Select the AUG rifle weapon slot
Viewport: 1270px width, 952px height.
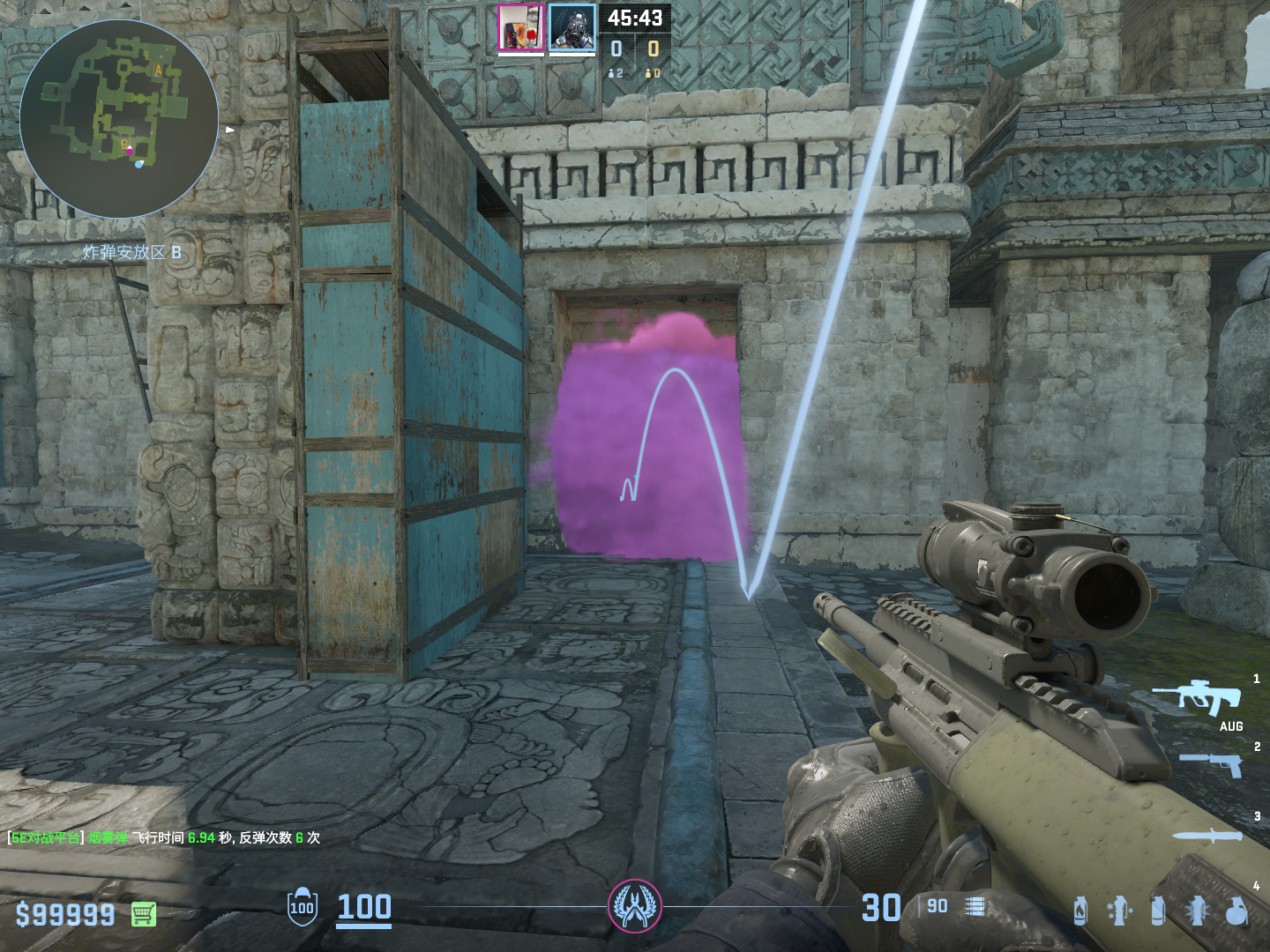1208,698
